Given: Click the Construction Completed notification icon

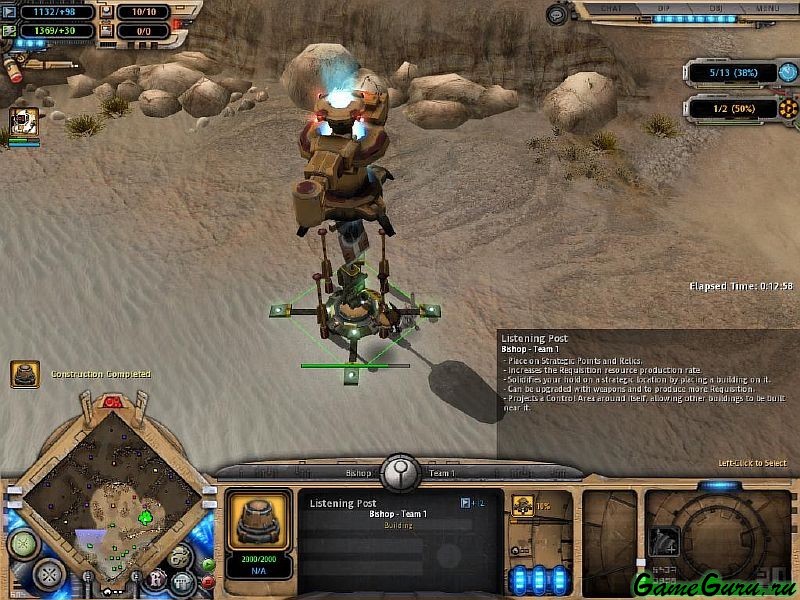Looking at the screenshot, I should 25,374.
